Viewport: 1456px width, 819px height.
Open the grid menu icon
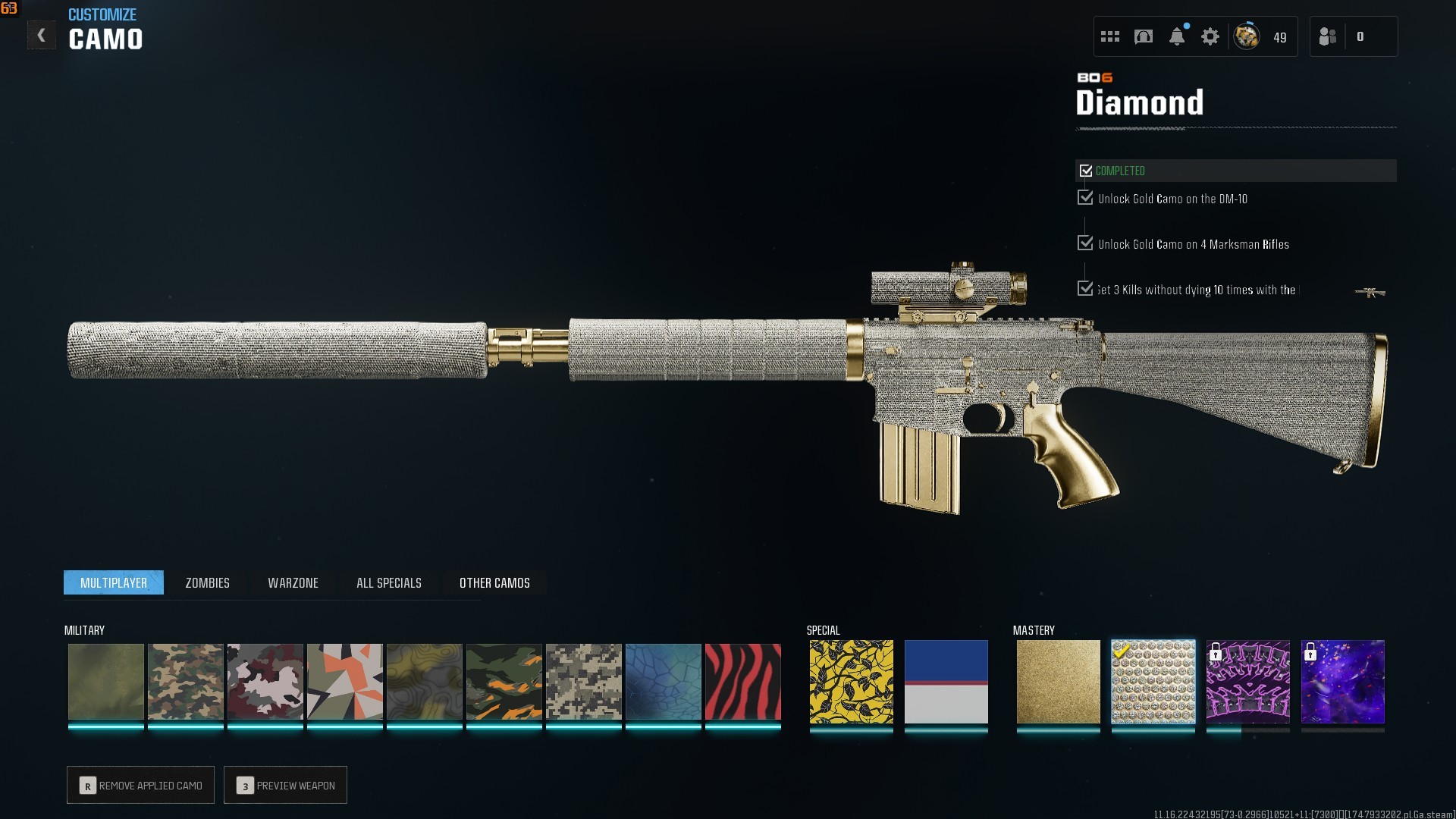click(1110, 36)
